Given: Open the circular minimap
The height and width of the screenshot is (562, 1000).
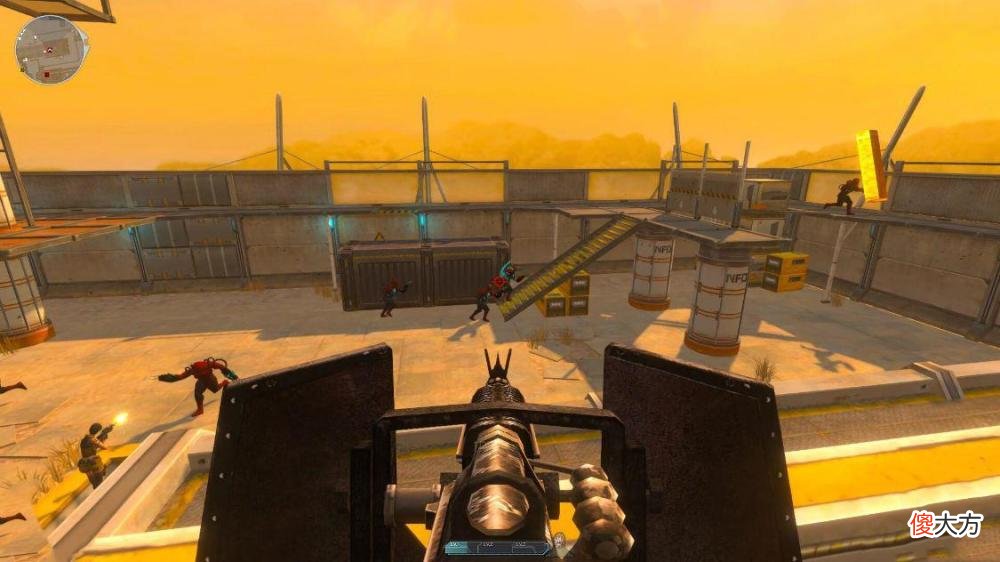Looking at the screenshot, I should [x=51, y=49].
